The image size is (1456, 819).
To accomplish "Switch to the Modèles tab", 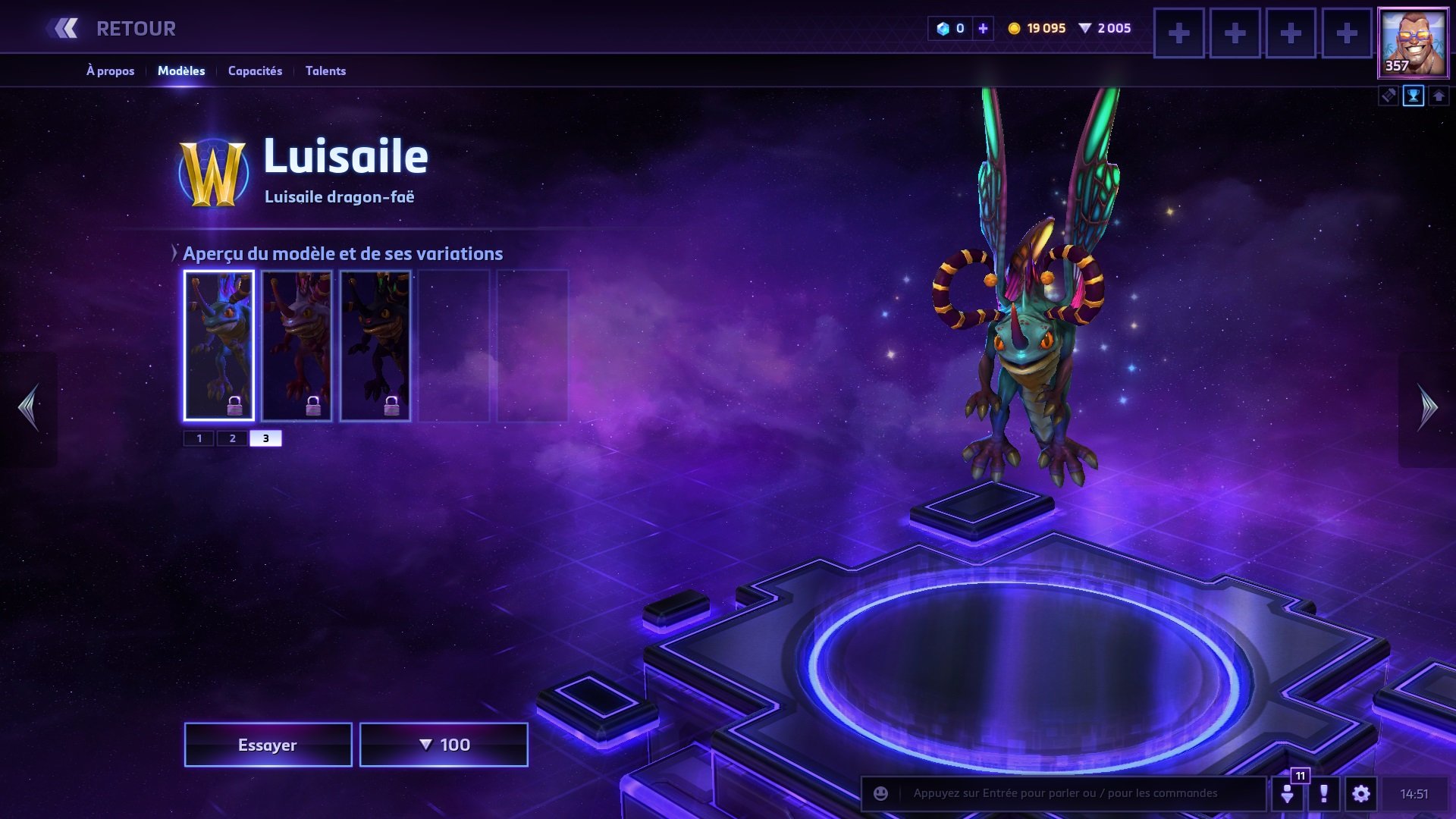I will (x=181, y=71).
